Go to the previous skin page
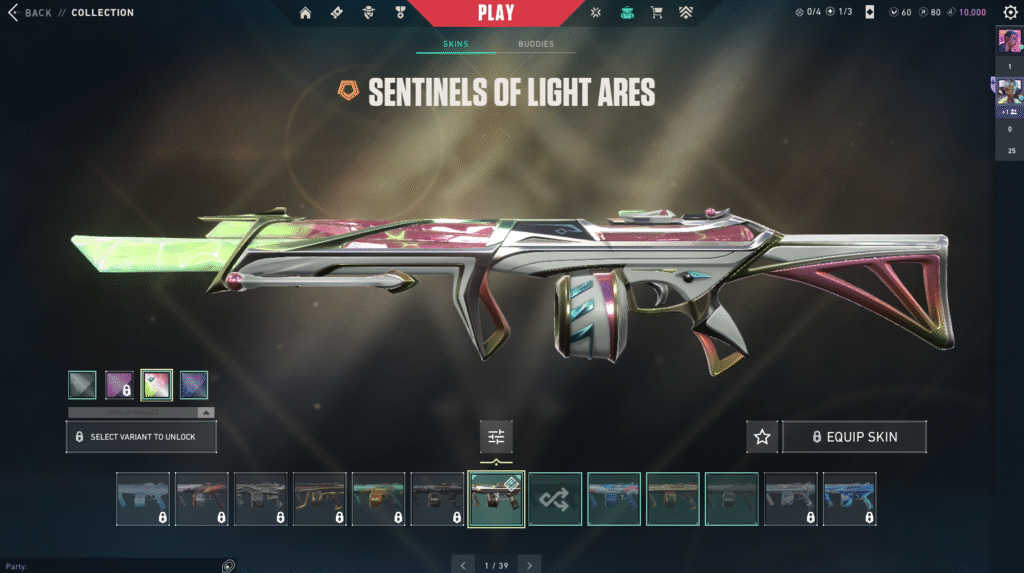The image size is (1024, 573). pyautogui.click(x=462, y=565)
